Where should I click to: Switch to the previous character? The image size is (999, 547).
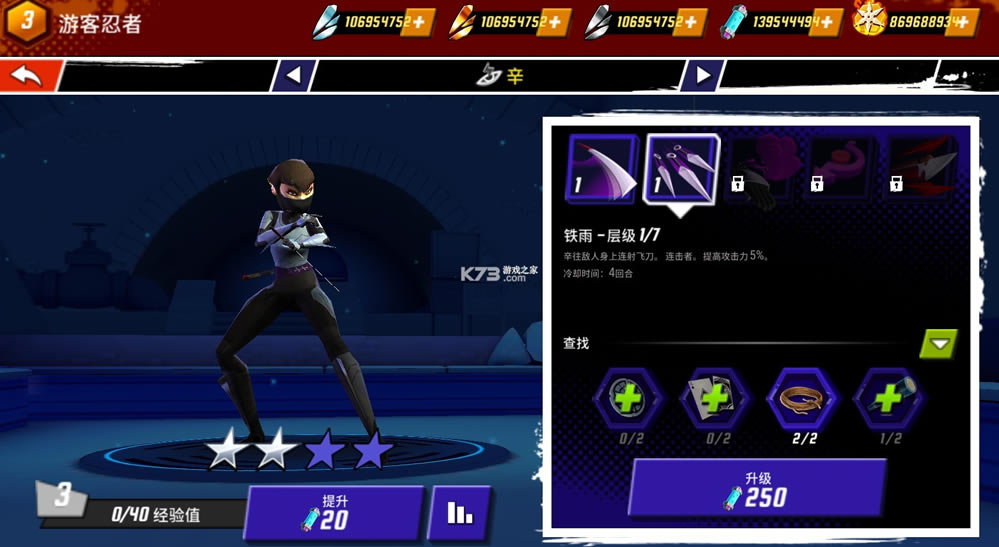pyautogui.click(x=293, y=75)
